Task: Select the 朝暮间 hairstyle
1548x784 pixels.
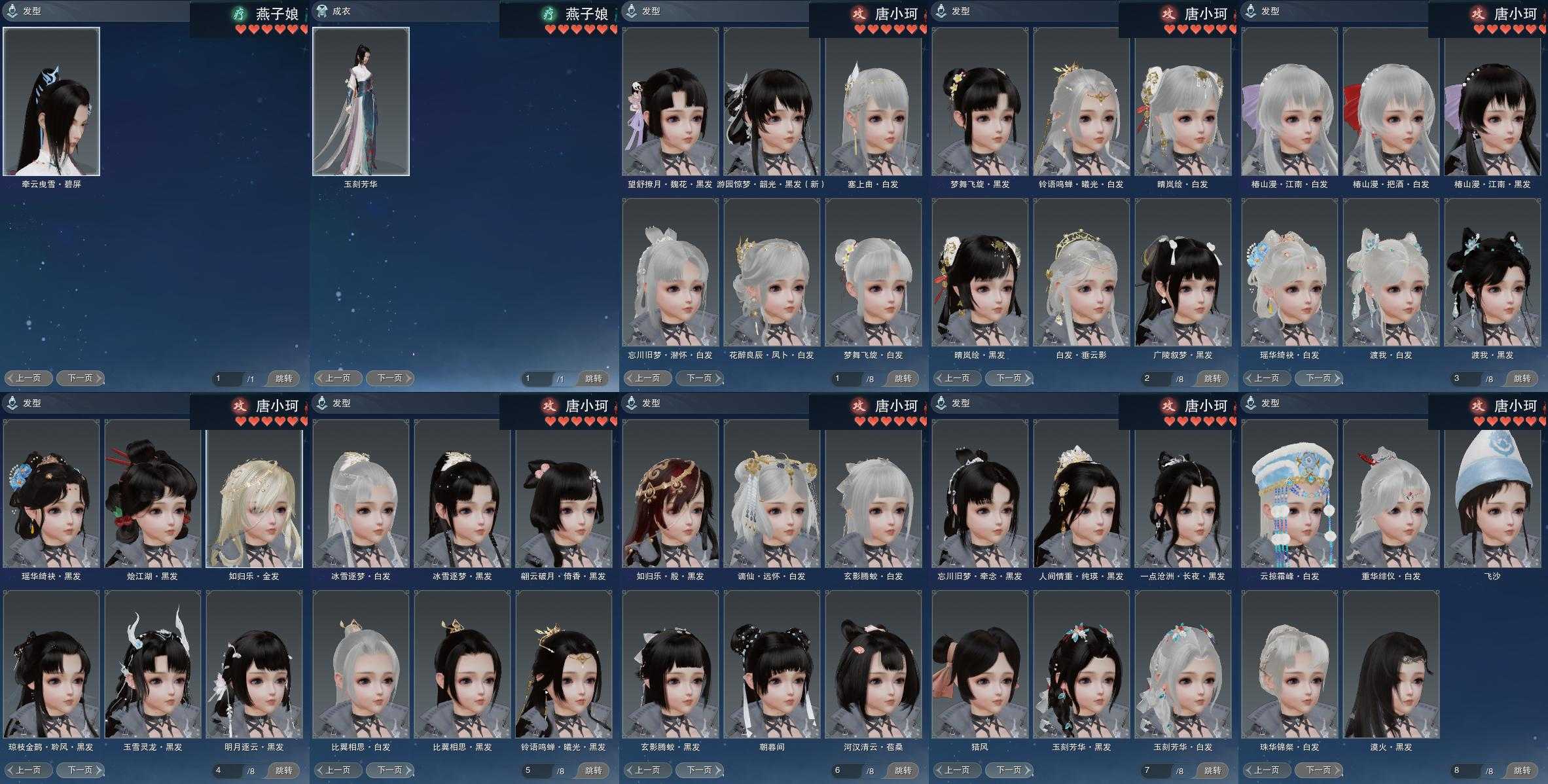Action: pos(772,664)
